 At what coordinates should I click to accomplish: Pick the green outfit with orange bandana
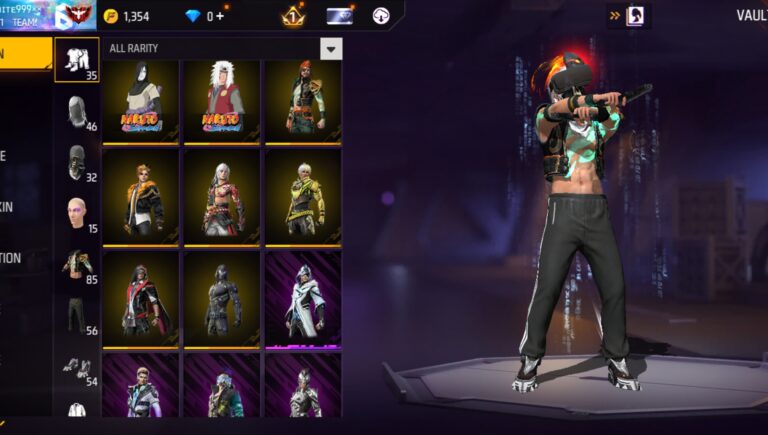tap(303, 101)
